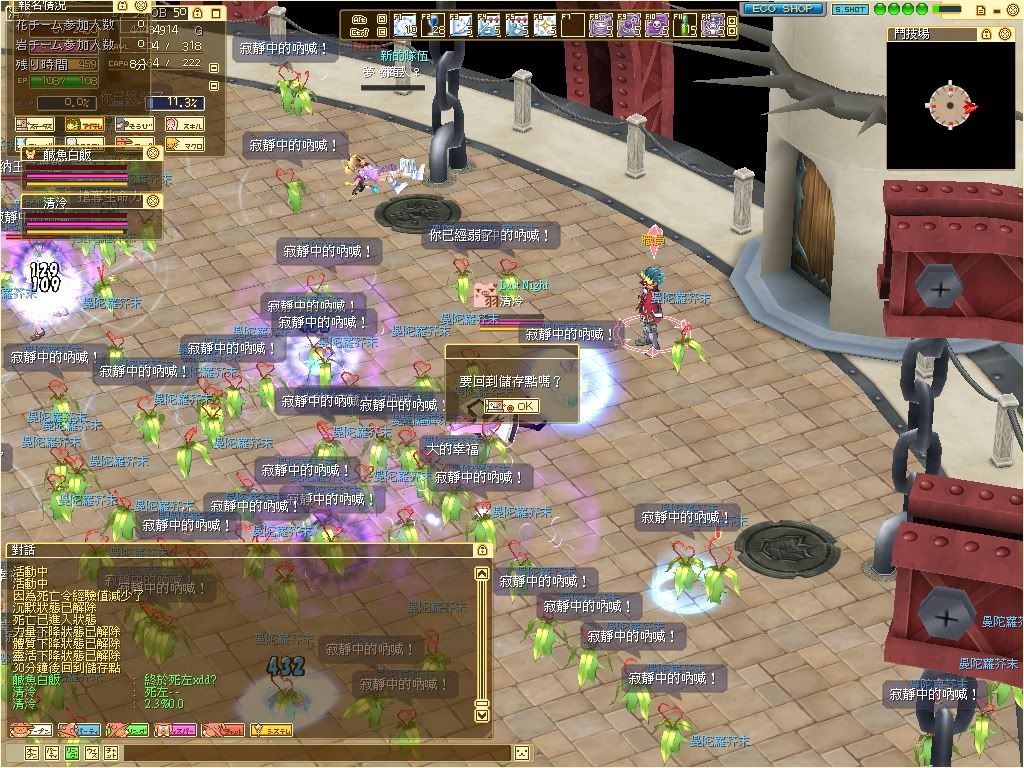
Task: Open the ECO SHOP
Action: (783, 9)
